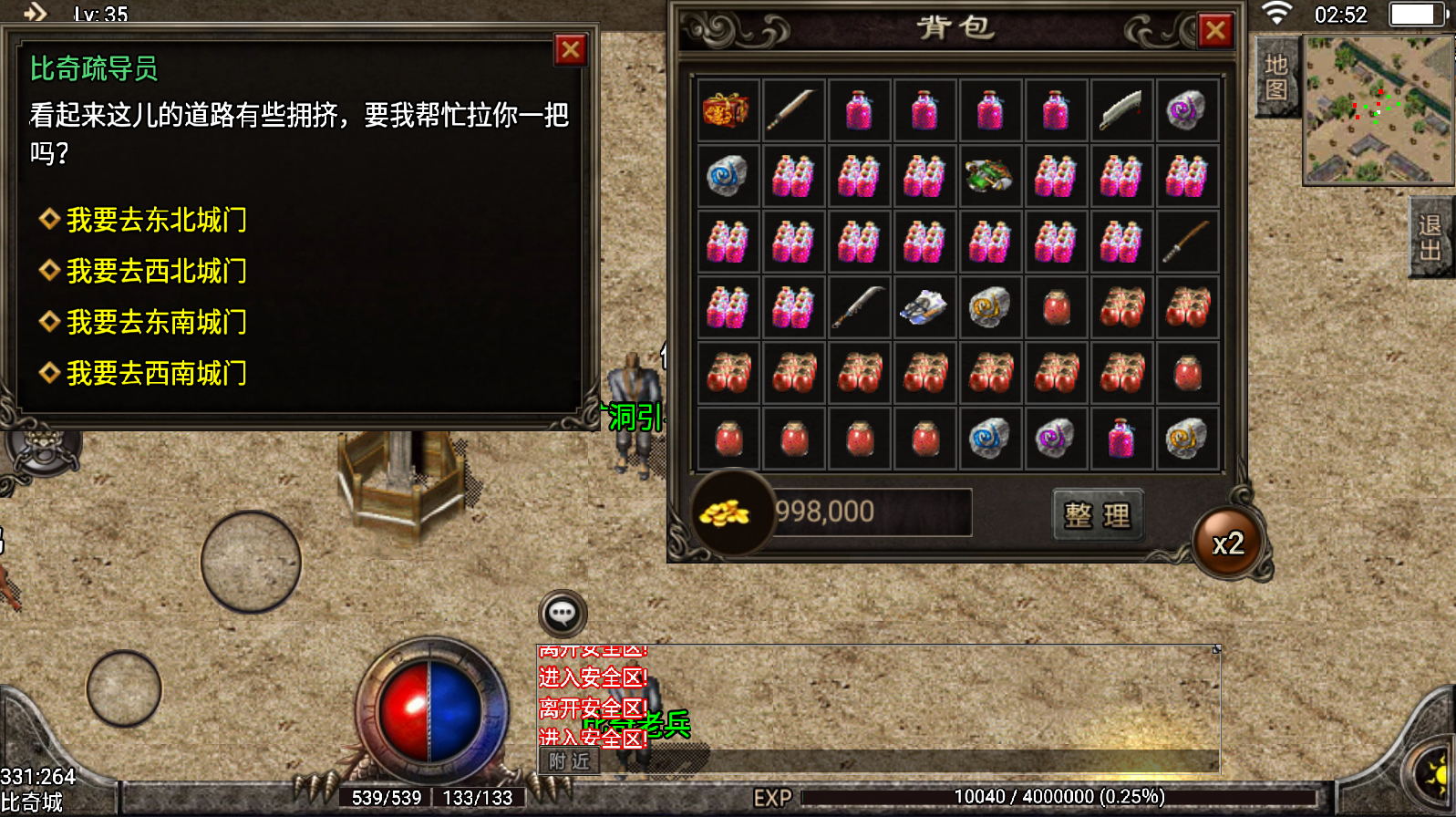
Task: Switch to the 附近 nearby chat tab
Action: (569, 761)
